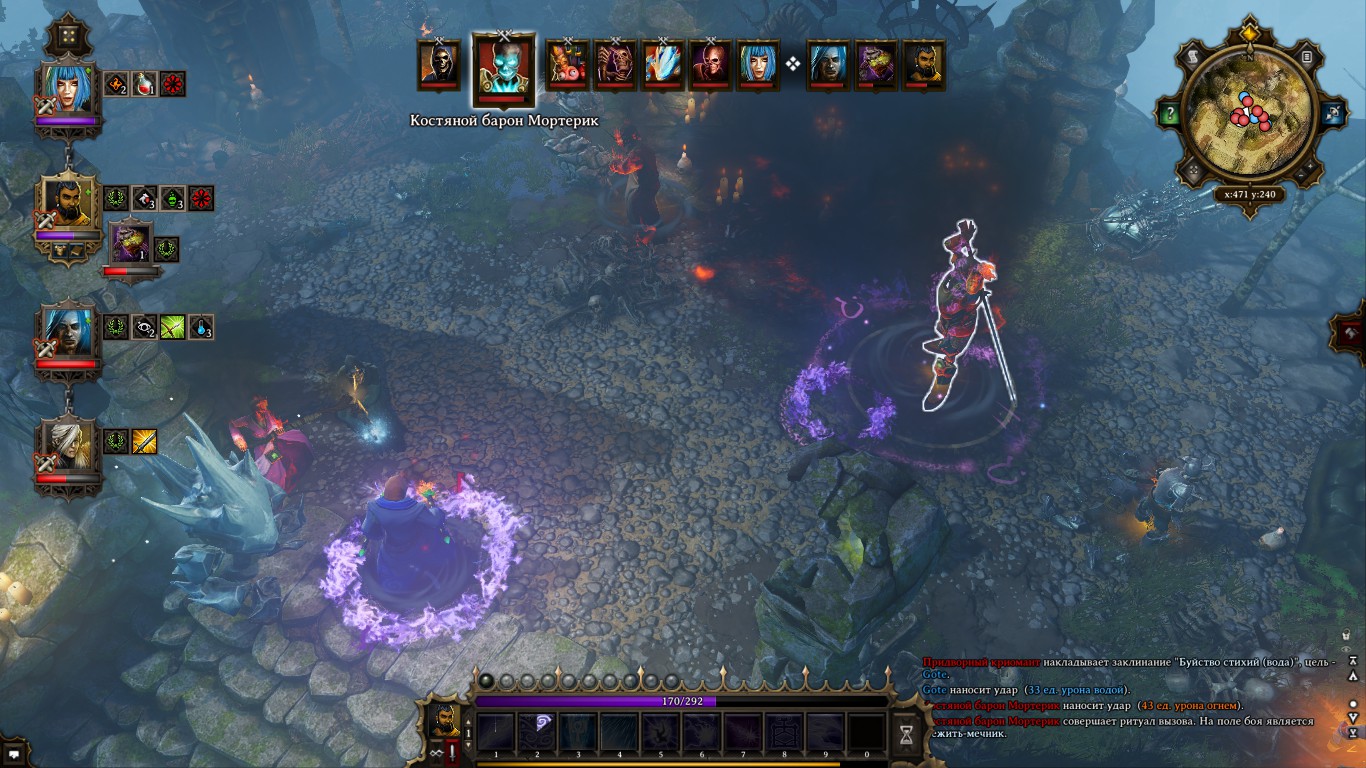The height and width of the screenshot is (768, 1366).
Task: Click the green question mark icon beside the minimap
Action: coord(1170,113)
